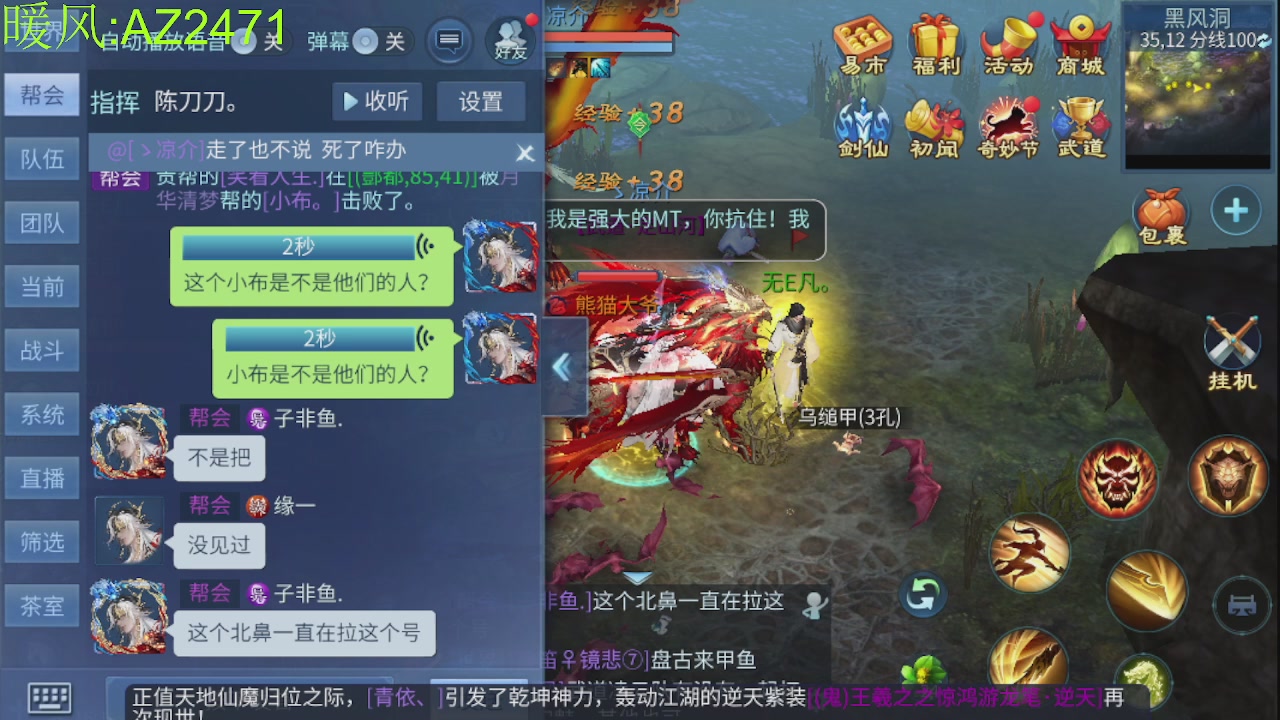Switch to the 队伍 tab

tap(41, 158)
